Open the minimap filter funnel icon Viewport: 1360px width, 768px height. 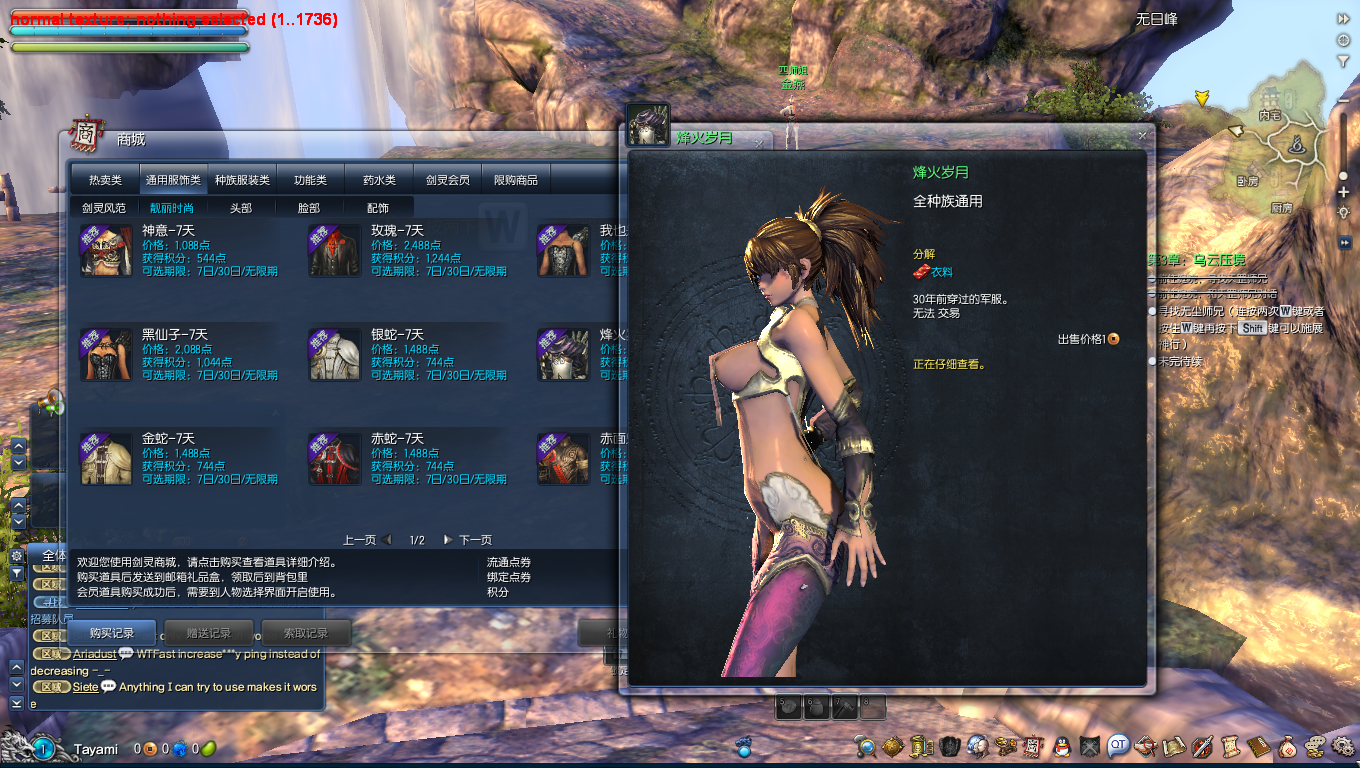[x=1343, y=61]
